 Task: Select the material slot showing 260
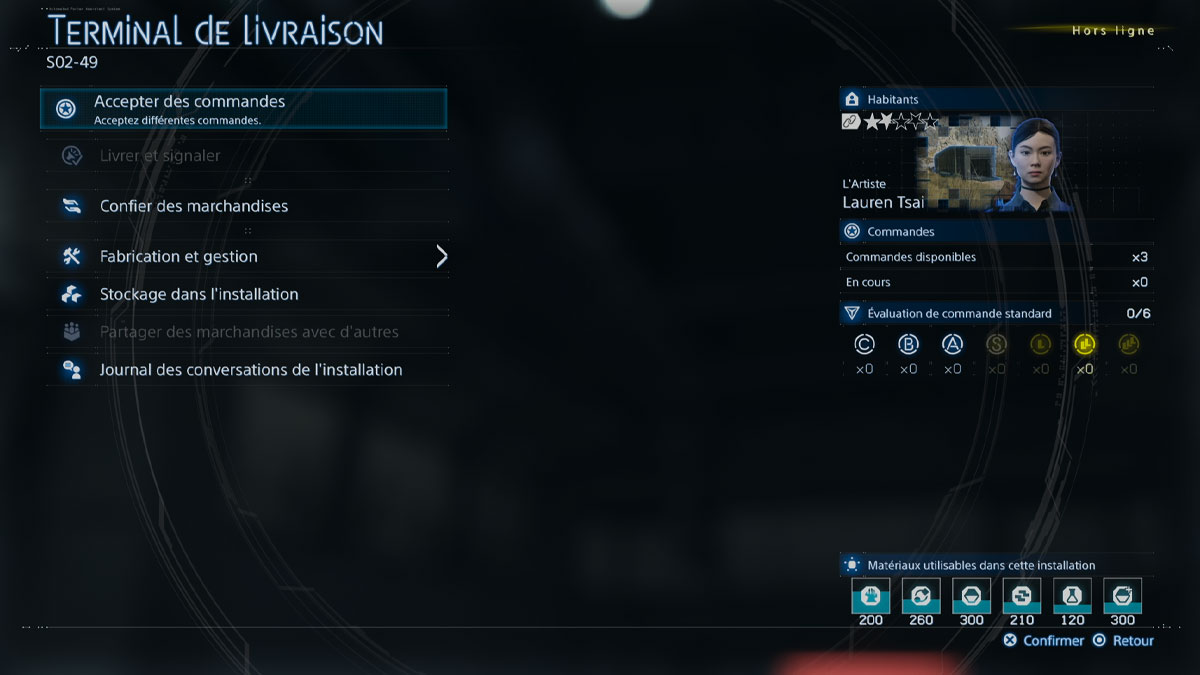point(921,597)
